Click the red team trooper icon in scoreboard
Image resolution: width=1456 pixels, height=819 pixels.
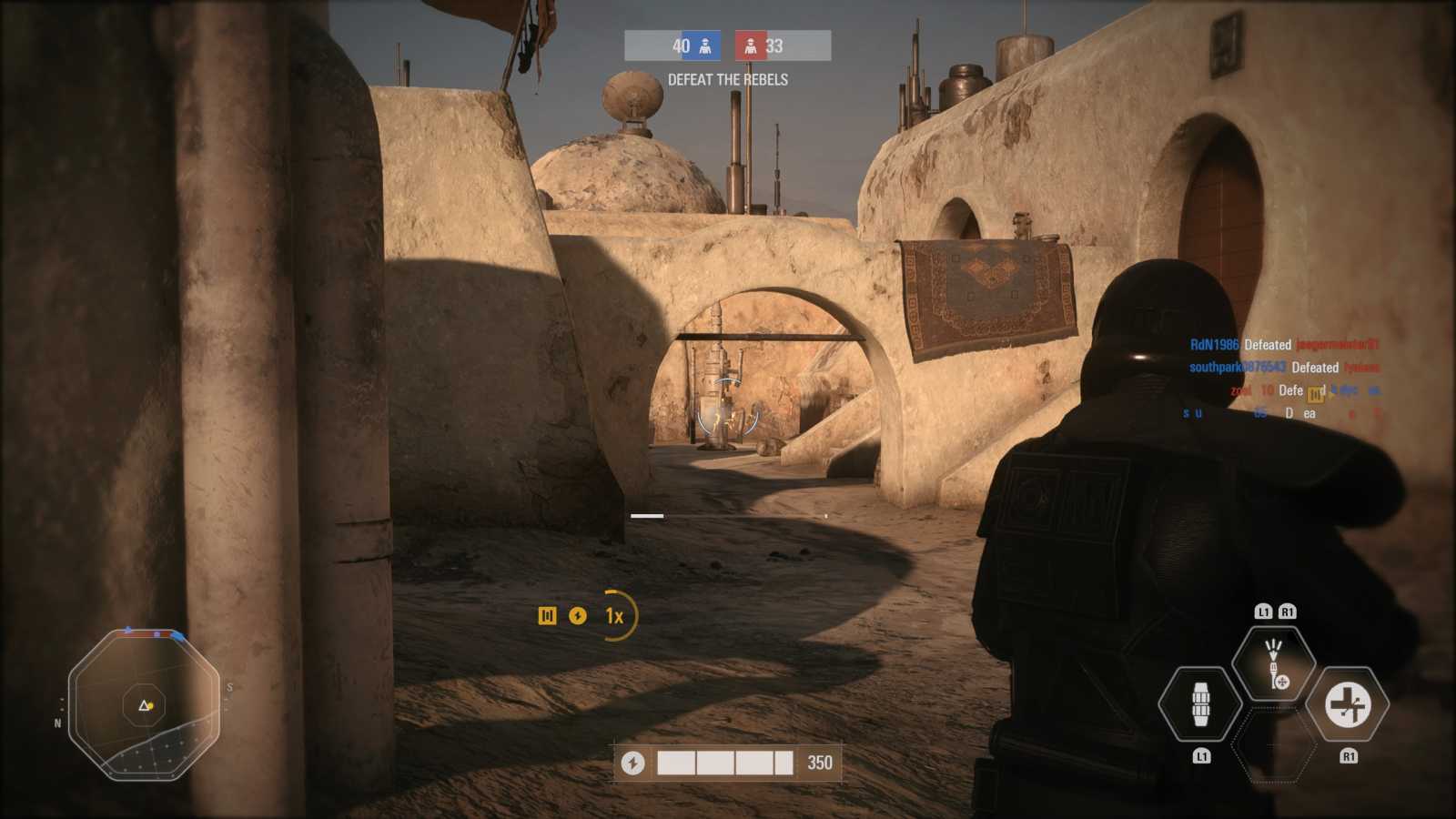[751, 45]
